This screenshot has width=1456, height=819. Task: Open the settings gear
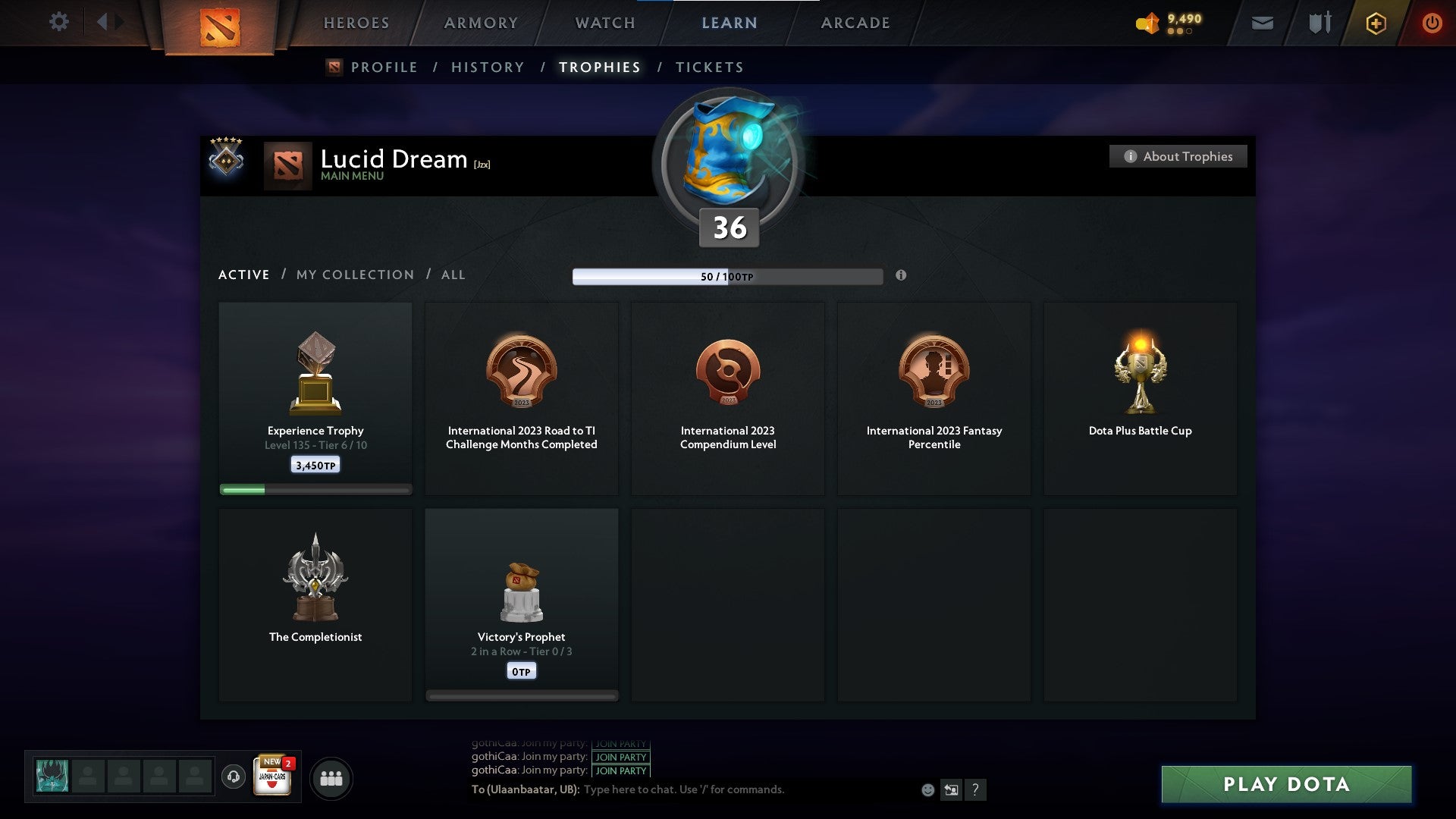tap(59, 22)
